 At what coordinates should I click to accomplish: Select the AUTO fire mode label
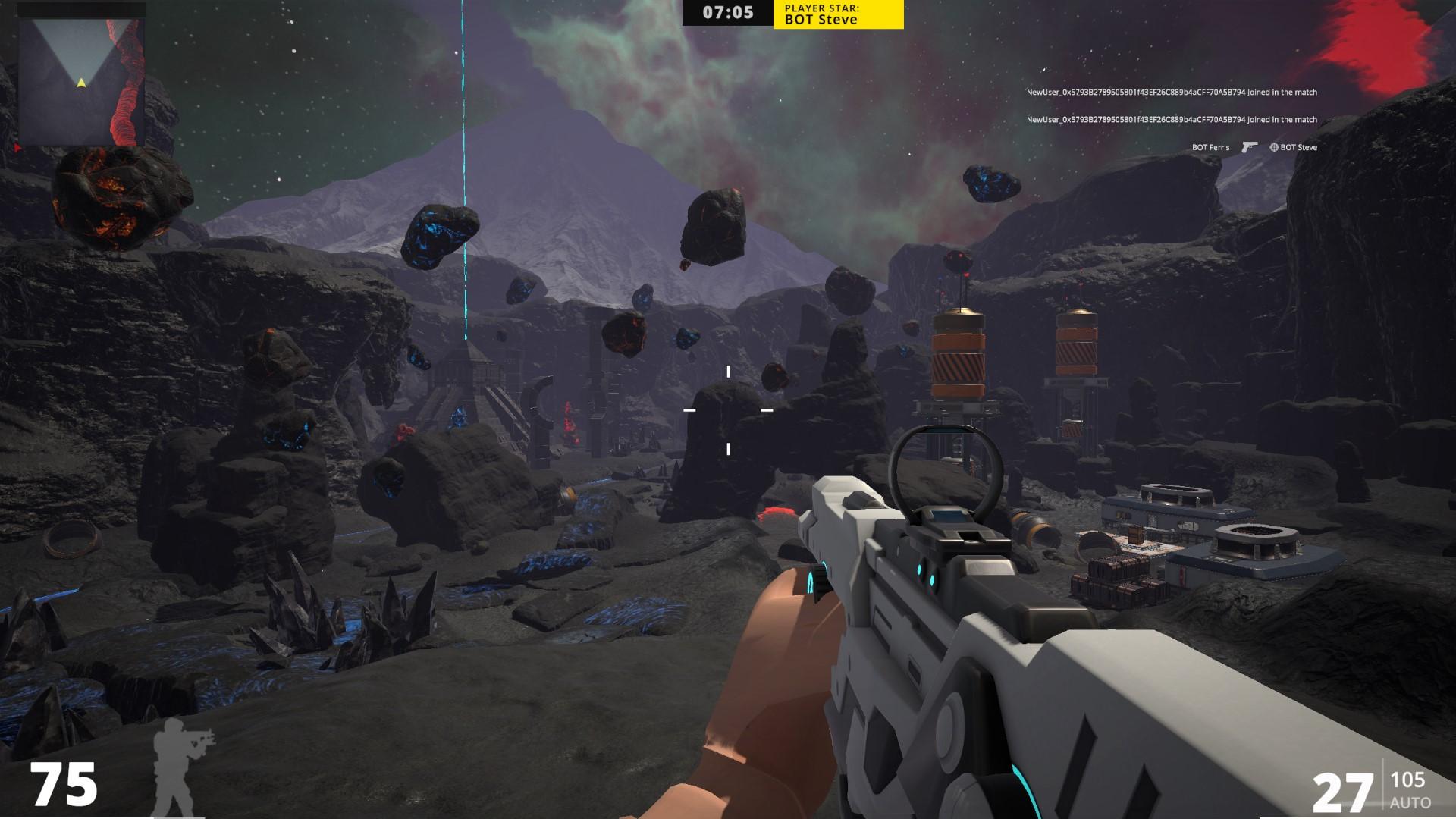tap(1410, 802)
